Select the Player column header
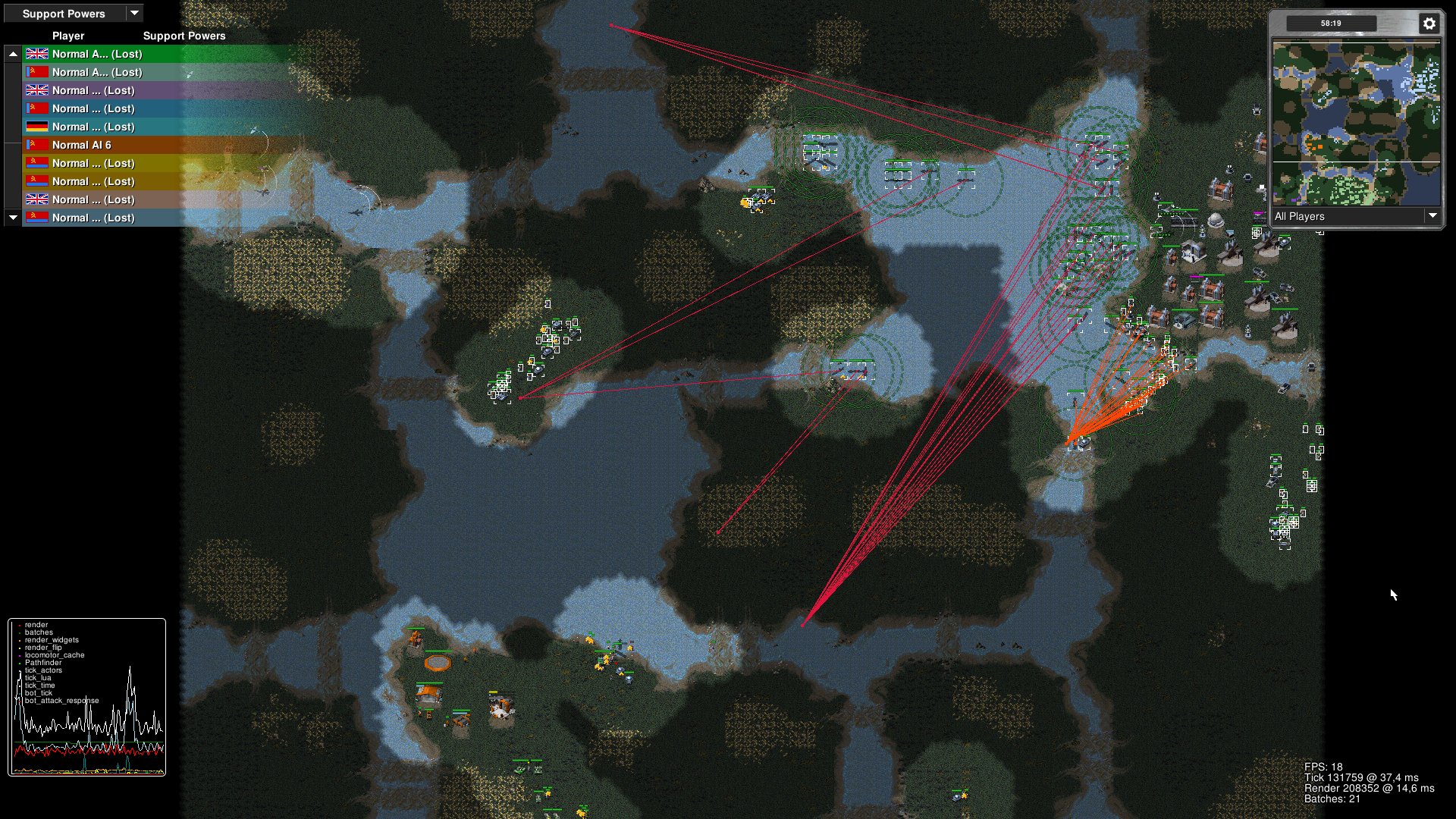Image resolution: width=1456 pixels, height=819 pixels. (67, 36)
